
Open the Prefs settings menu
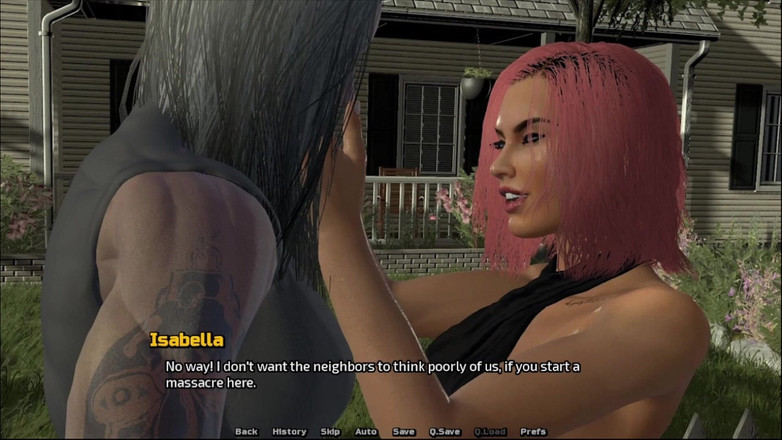534,432
